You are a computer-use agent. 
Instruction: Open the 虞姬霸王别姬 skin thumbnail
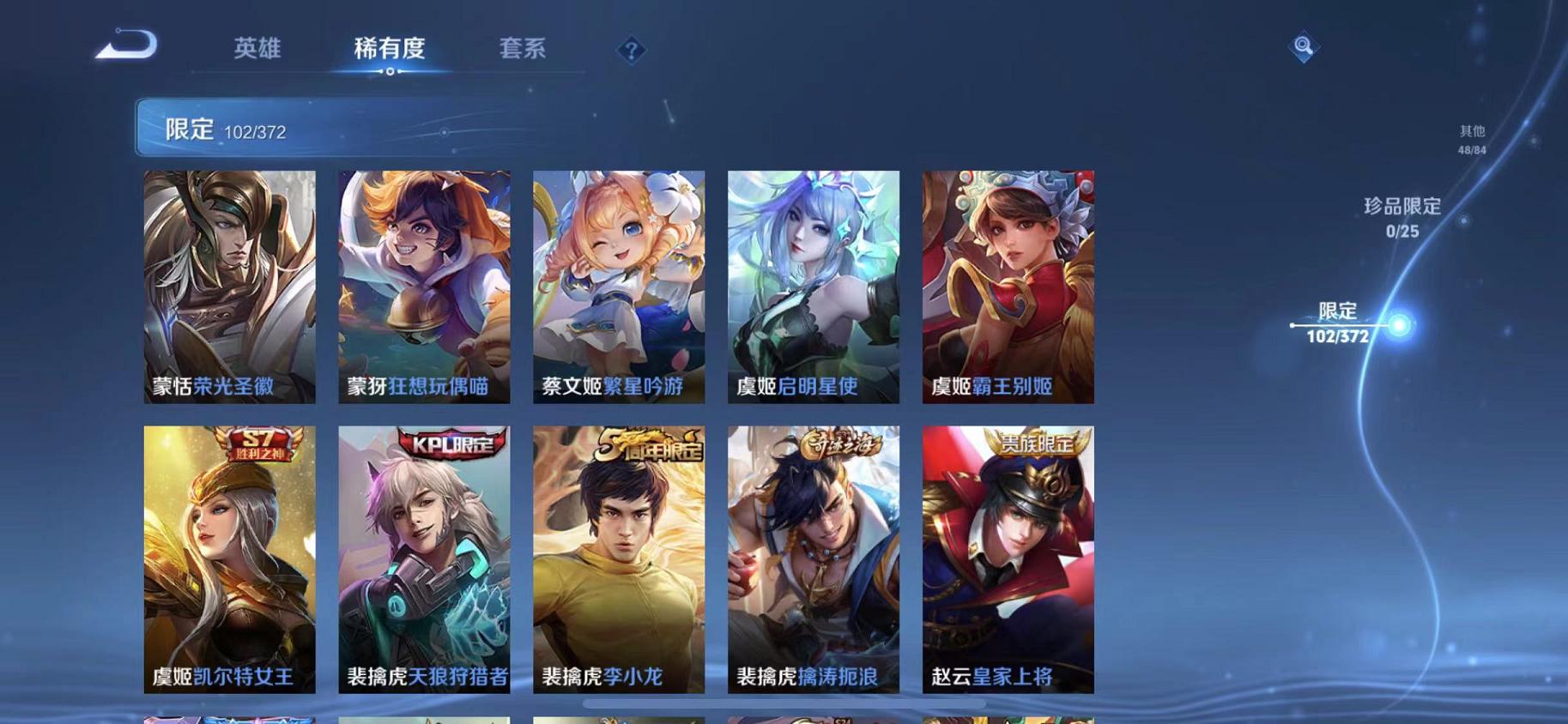[x=1006, y=287]
